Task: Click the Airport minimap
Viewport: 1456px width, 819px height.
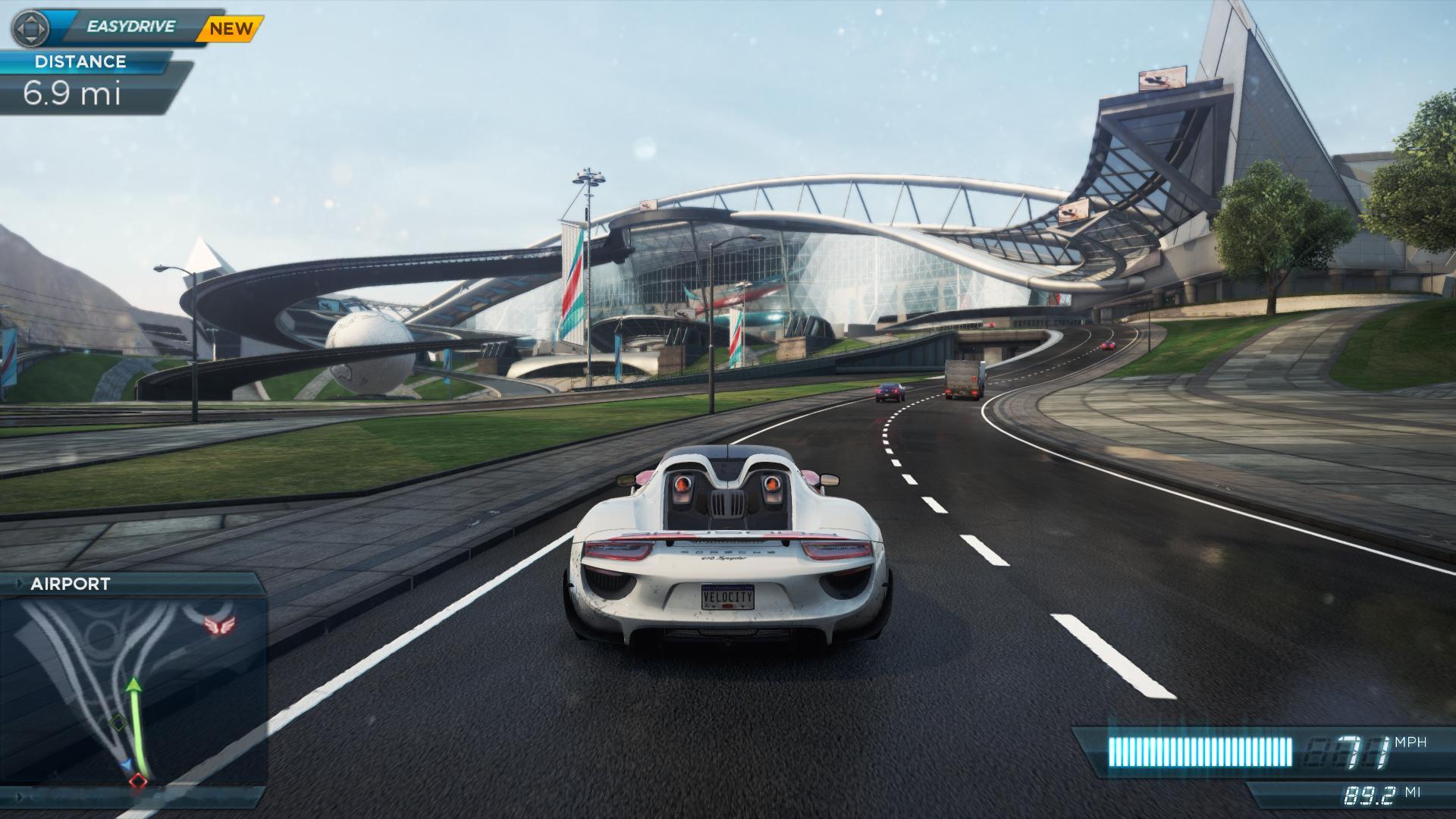Action: click(133, 690)
